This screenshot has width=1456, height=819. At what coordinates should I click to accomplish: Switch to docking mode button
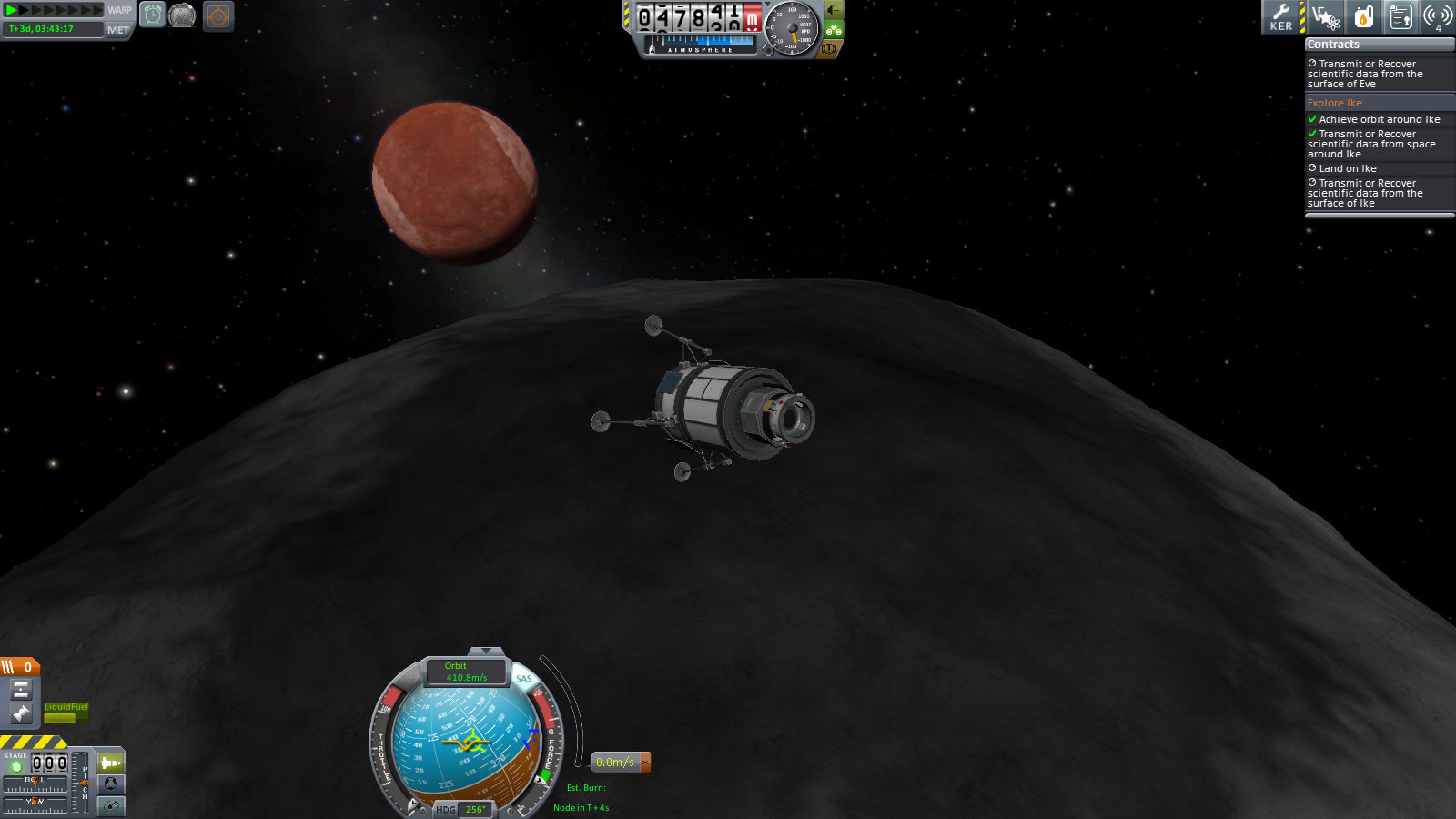pyautogui.click(x=111, y=784)
